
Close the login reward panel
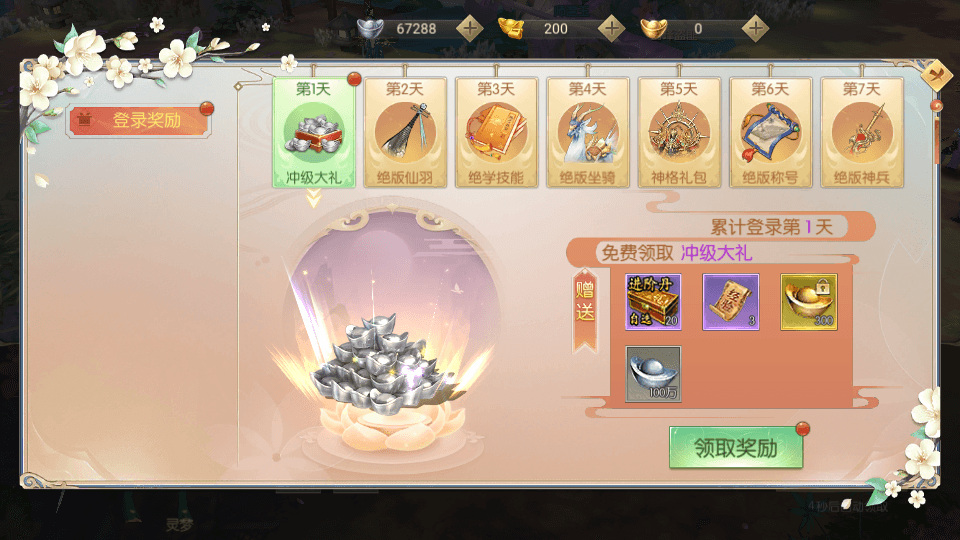938,75
